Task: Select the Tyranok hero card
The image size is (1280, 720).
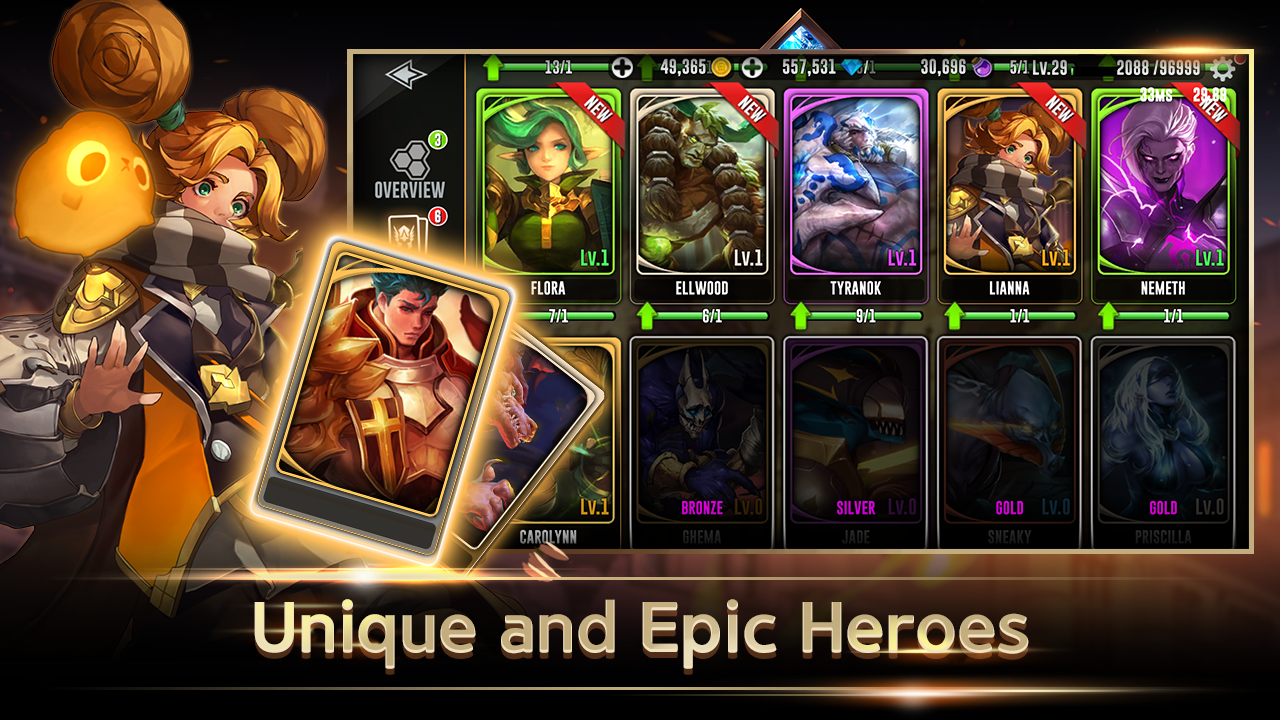Action: click(855, 180)
